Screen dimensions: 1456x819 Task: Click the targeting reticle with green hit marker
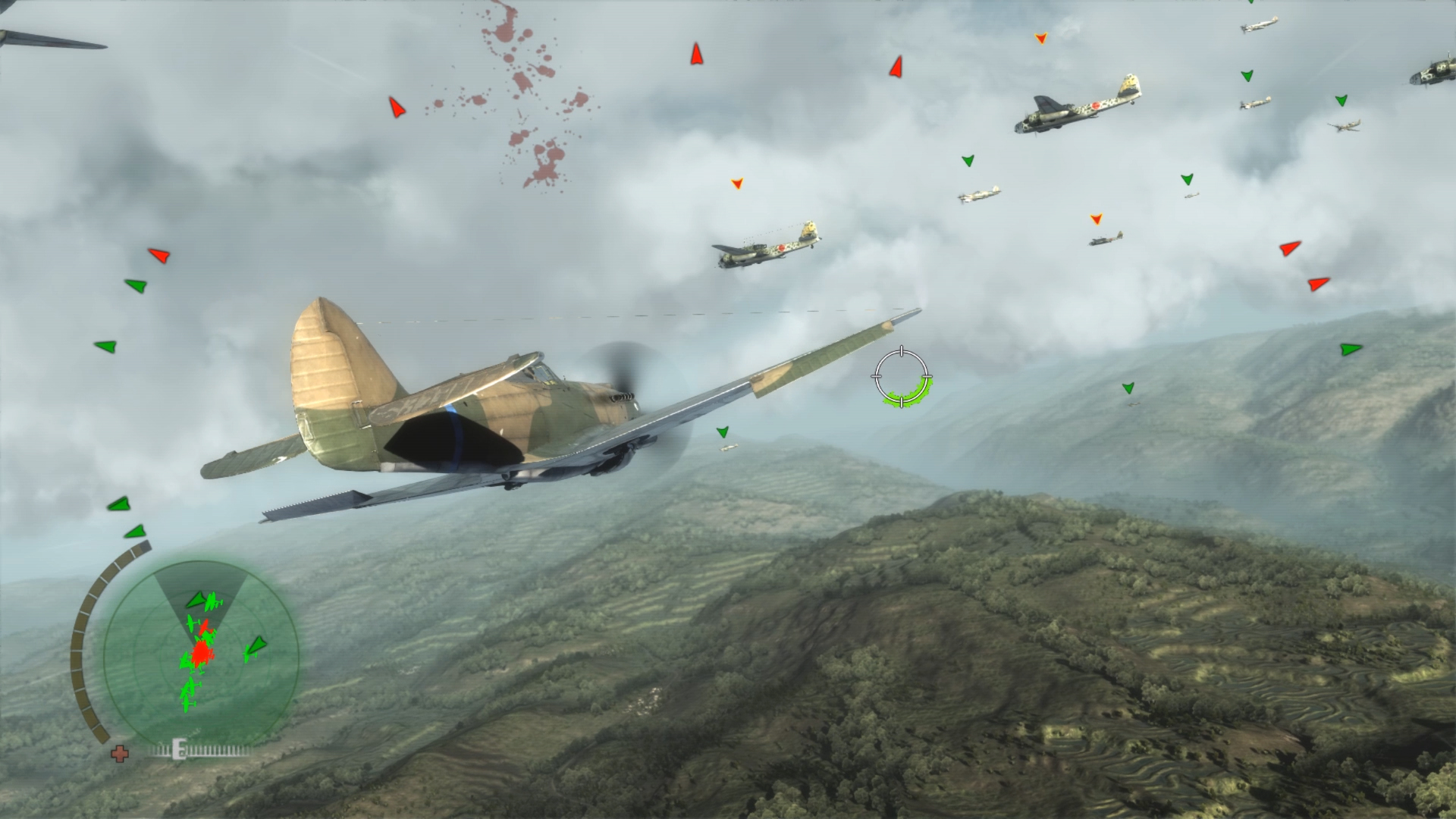901,377
